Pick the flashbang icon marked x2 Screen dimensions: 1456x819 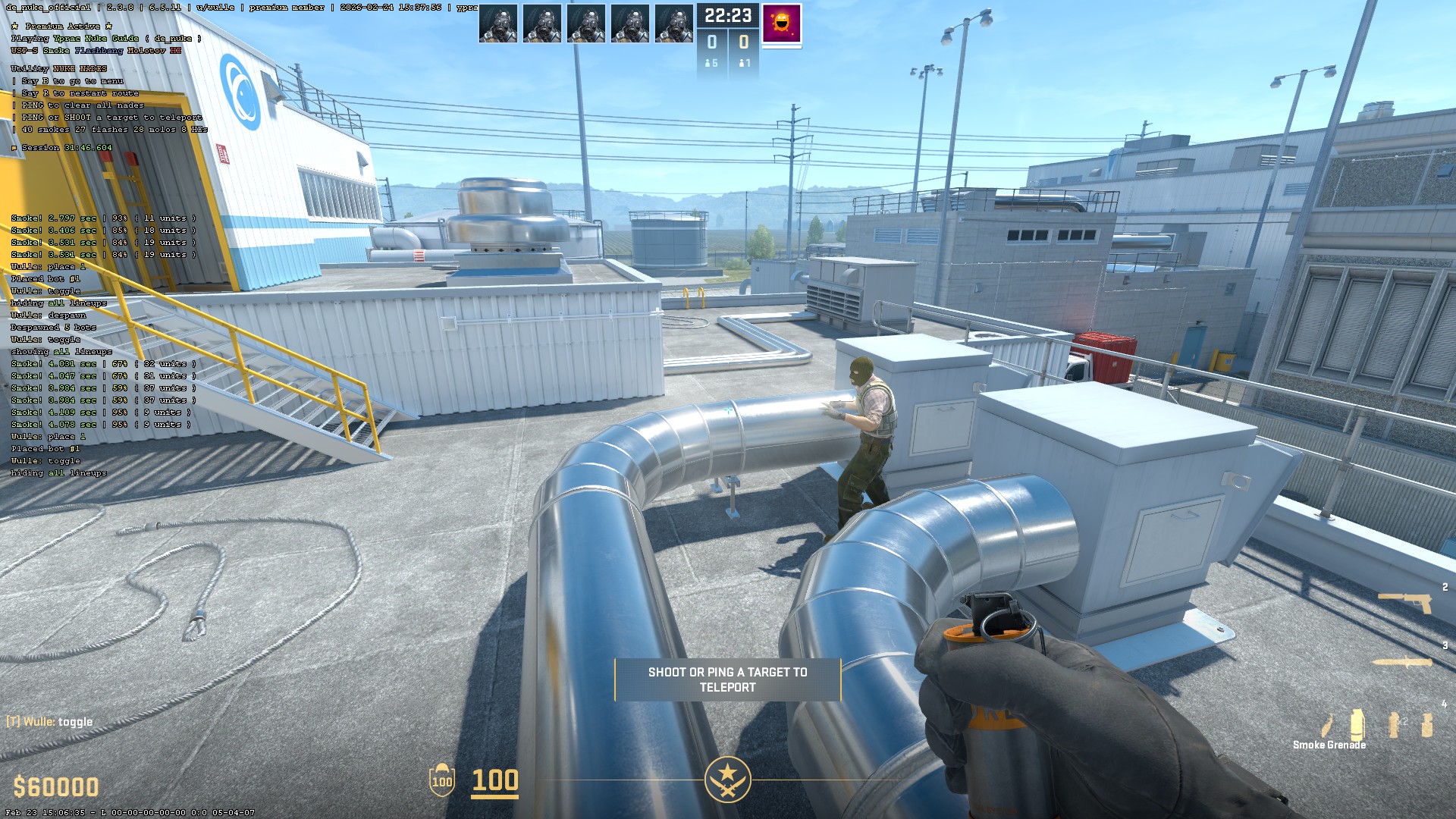(x=1394, y=724)
